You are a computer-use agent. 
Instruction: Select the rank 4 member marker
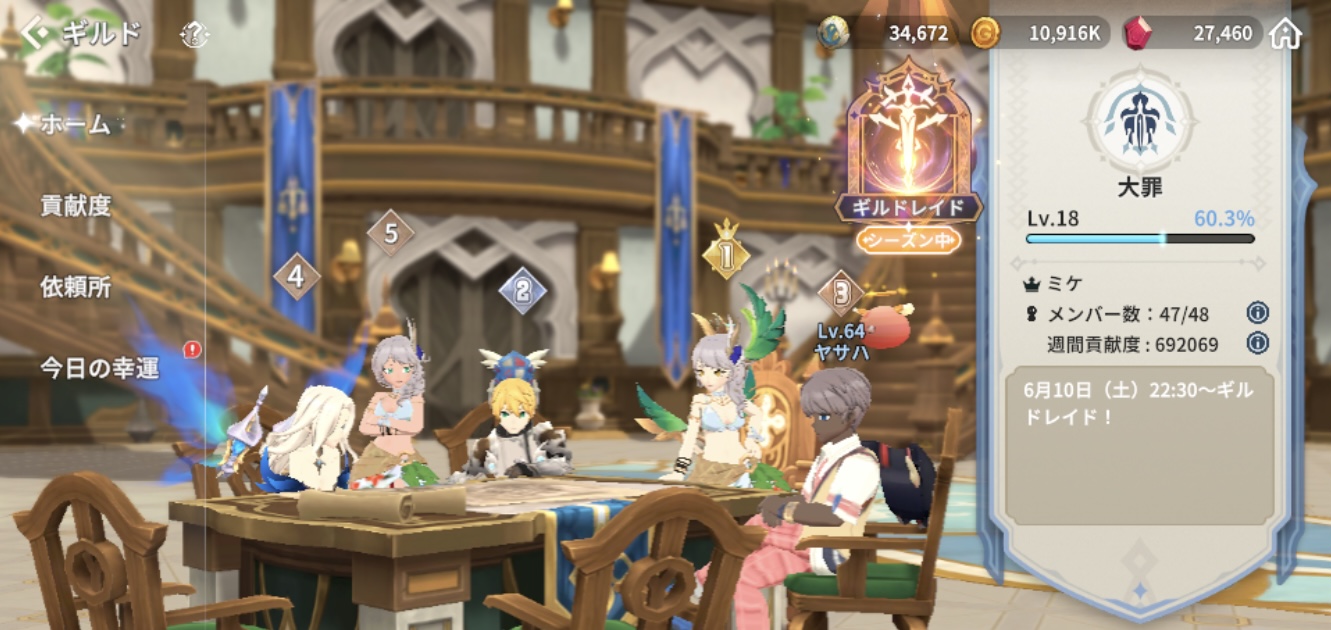[x=296, y=276]
